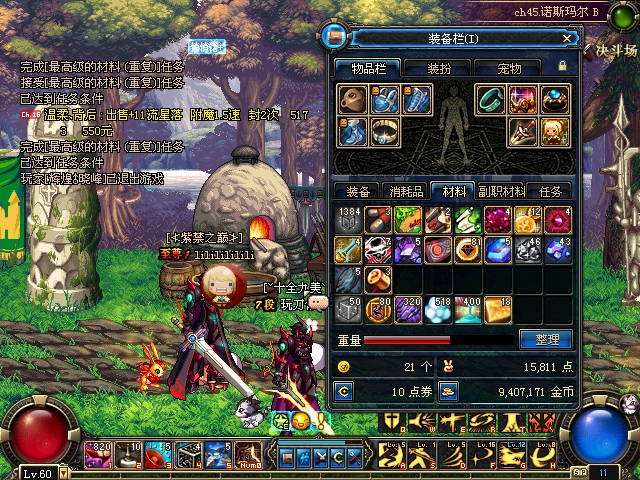Click the inventory lock icon
640x480 pixels.
(x=562, y=67)
